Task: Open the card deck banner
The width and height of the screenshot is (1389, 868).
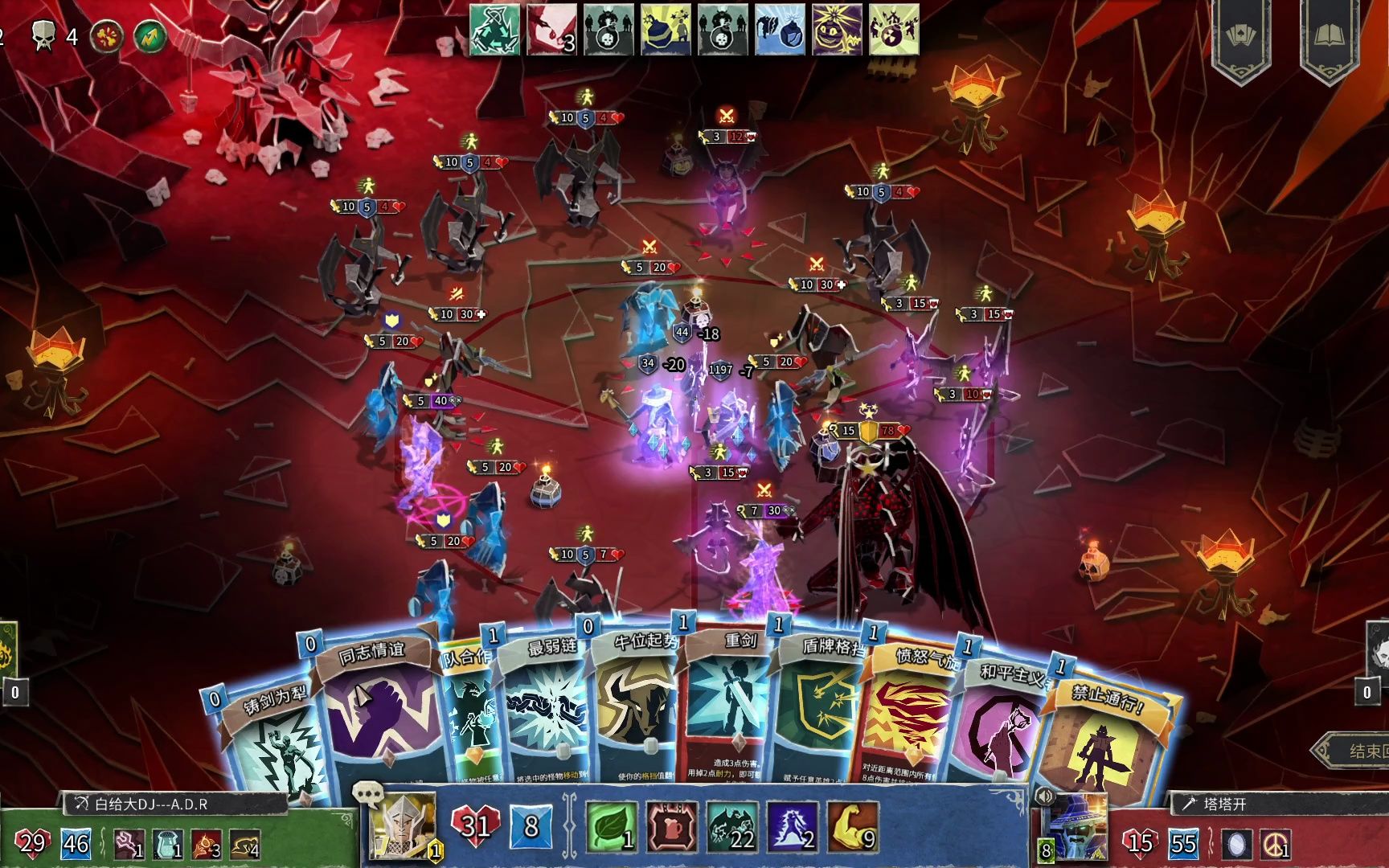Action: click(x=1241, y=36)
